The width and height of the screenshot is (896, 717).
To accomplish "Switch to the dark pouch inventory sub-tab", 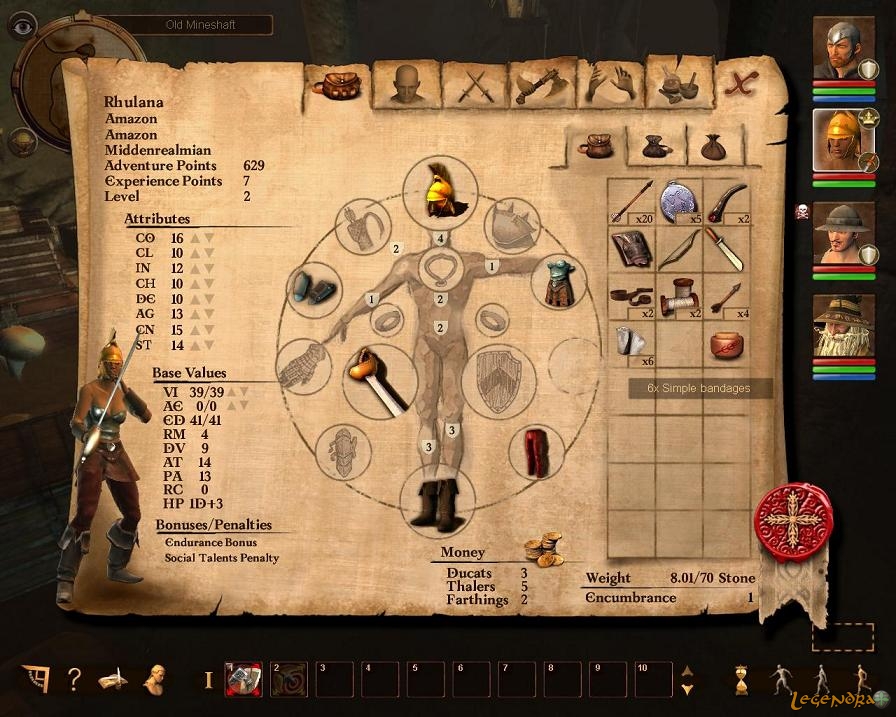I will (655, 149).
